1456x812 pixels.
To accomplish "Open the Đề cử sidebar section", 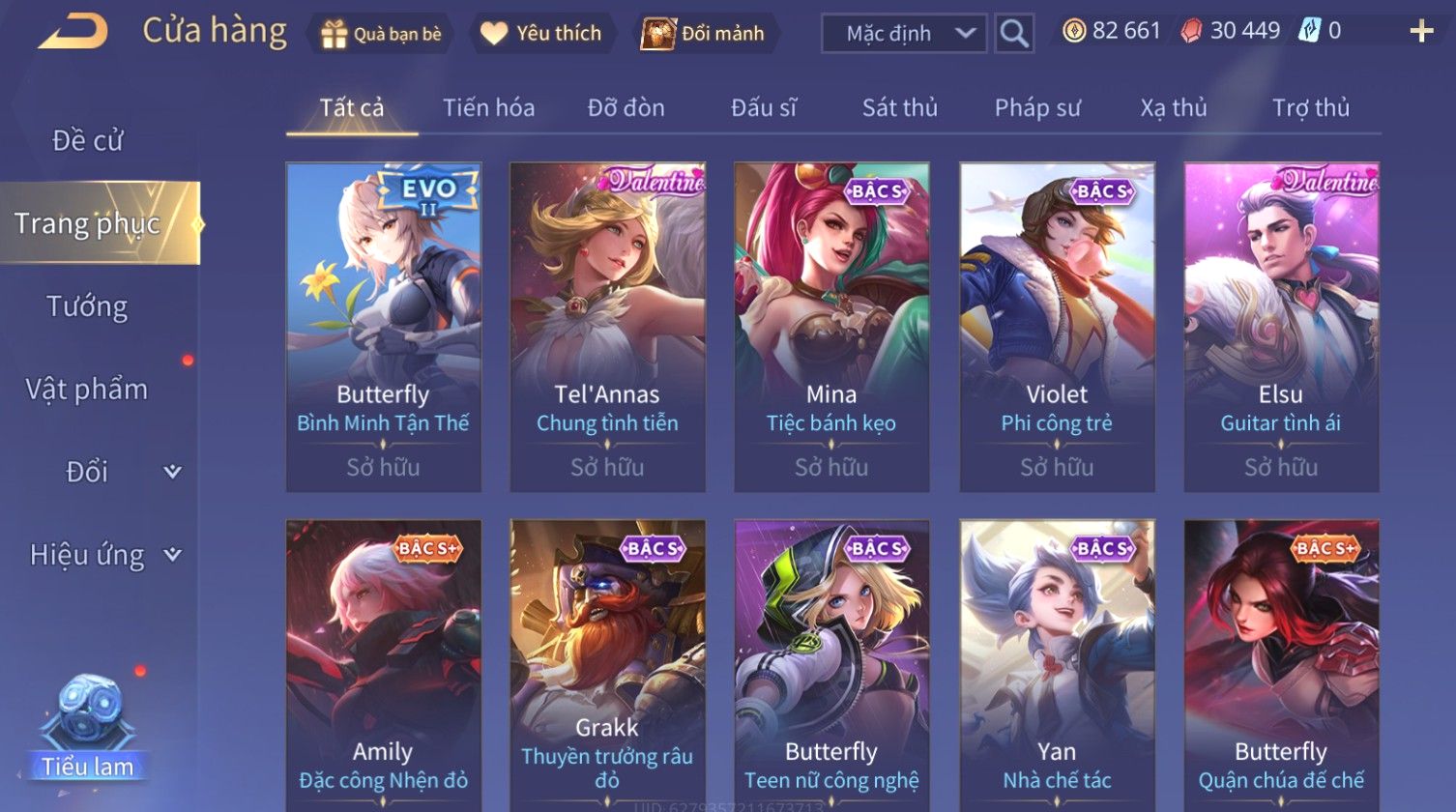I will pos(87,141).
